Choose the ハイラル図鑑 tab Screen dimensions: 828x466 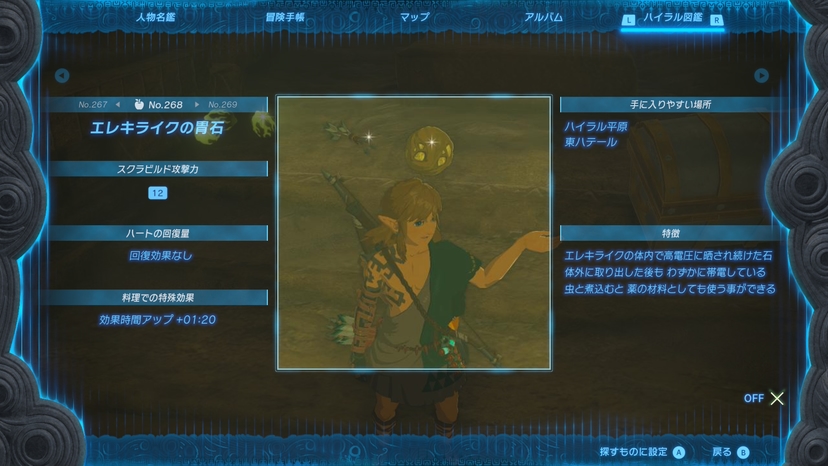click(x=672, y=17)
